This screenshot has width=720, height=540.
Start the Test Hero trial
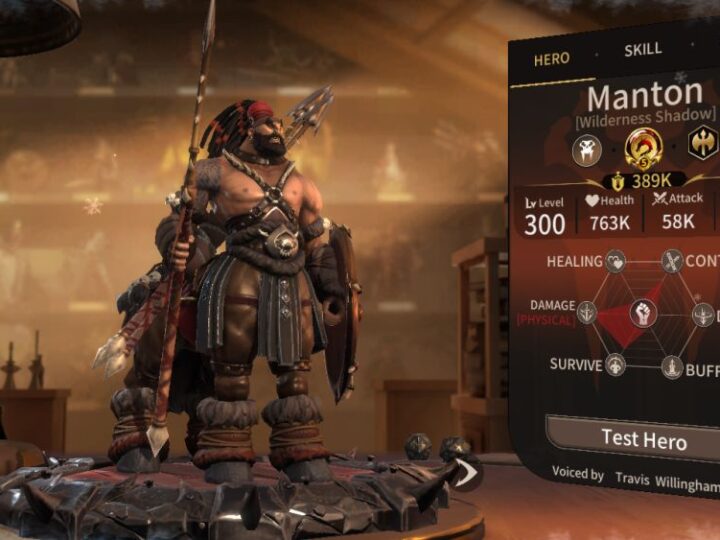[x=643, y=437]
